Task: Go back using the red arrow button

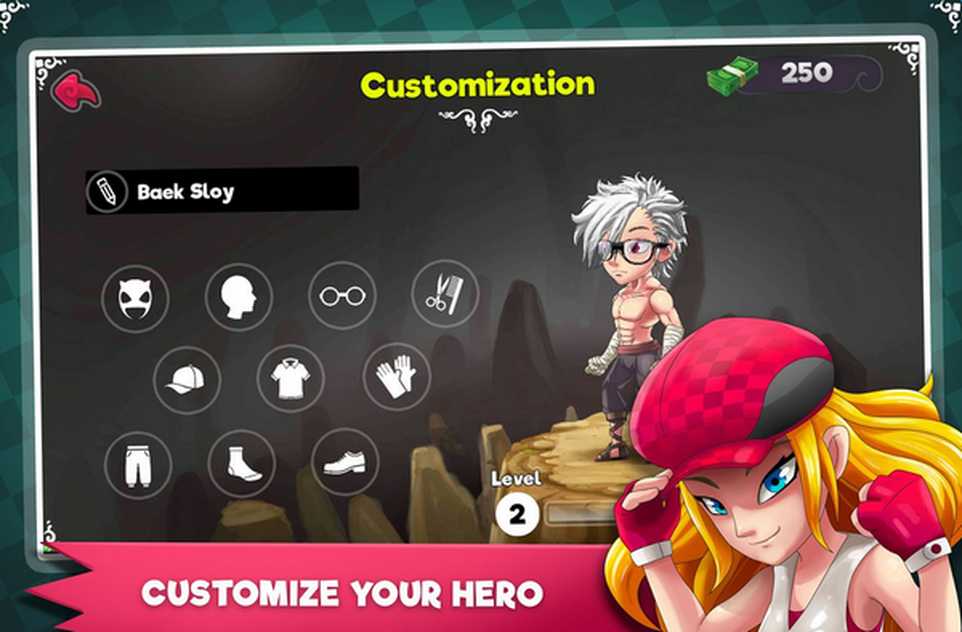Action: pyautogui.click(x=76, y=91)
